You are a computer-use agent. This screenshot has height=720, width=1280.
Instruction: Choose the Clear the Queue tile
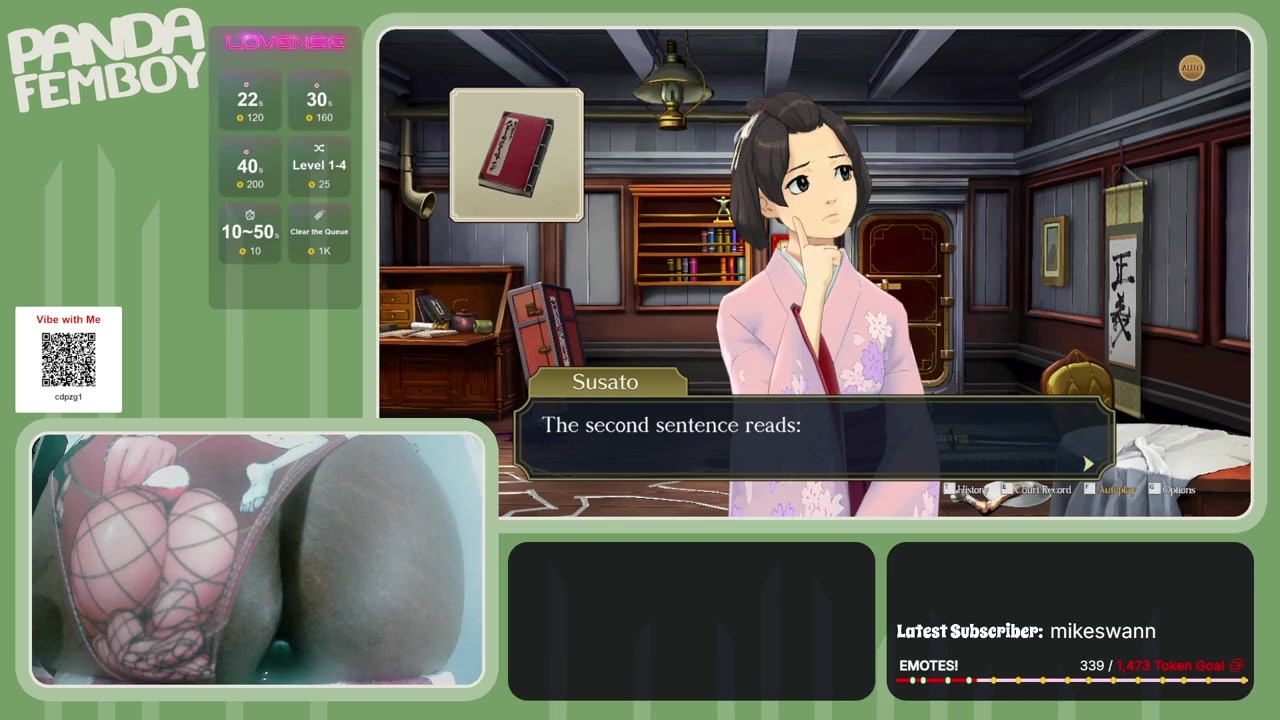pos(319,233)
